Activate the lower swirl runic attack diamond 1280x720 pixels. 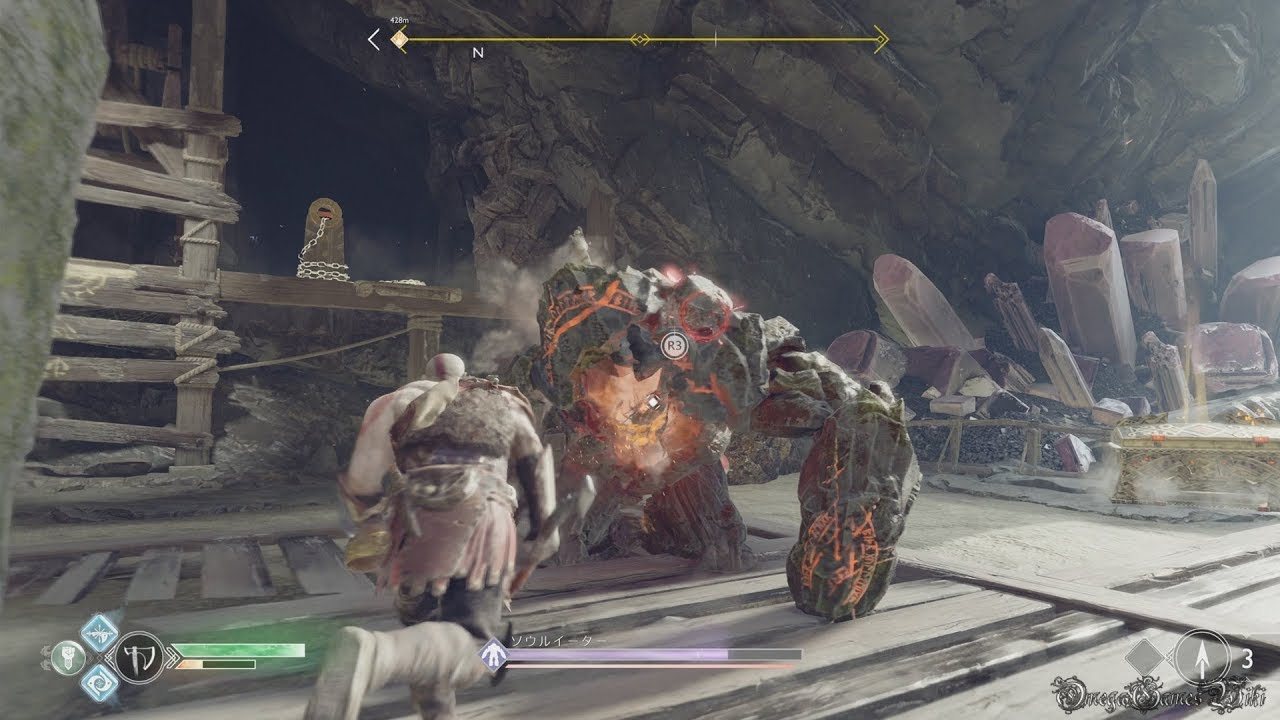click(99, 681)
